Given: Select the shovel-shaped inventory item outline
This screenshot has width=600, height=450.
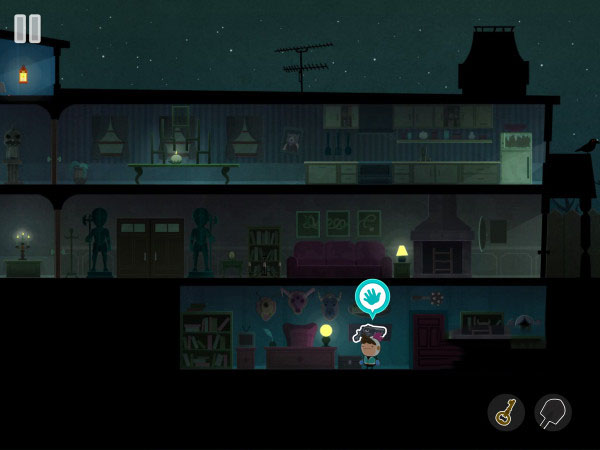Looking at the screenshot, I should point(552,412).
